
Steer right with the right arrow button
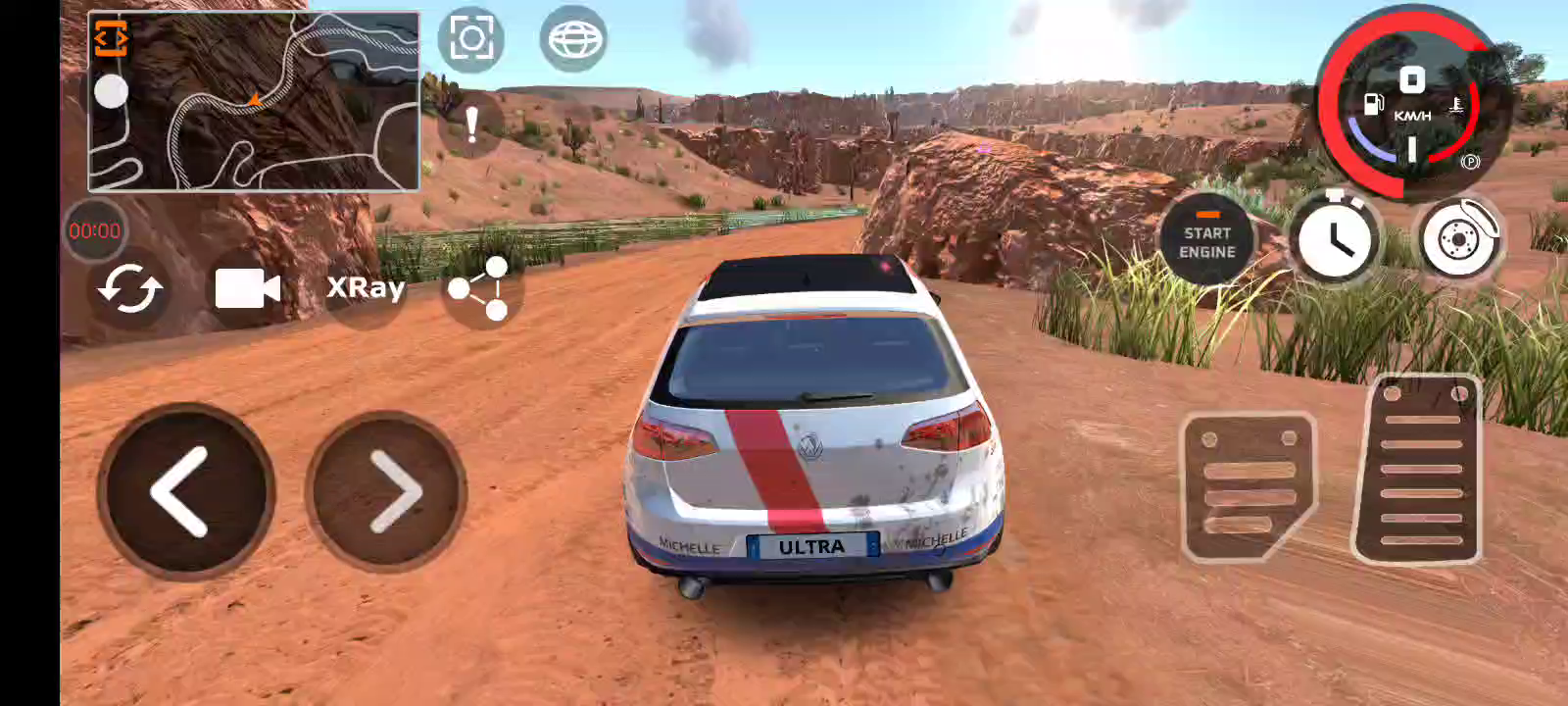387,491
